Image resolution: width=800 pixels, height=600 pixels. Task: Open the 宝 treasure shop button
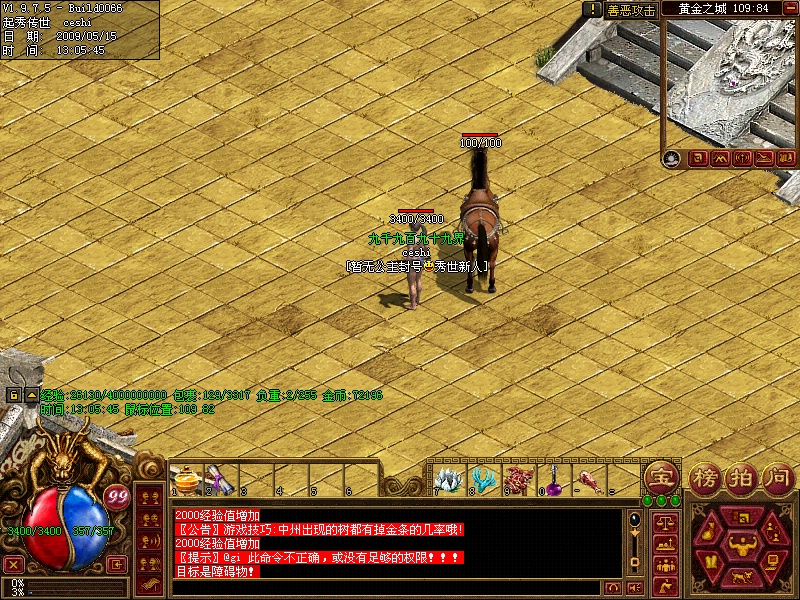click(660, 478)
